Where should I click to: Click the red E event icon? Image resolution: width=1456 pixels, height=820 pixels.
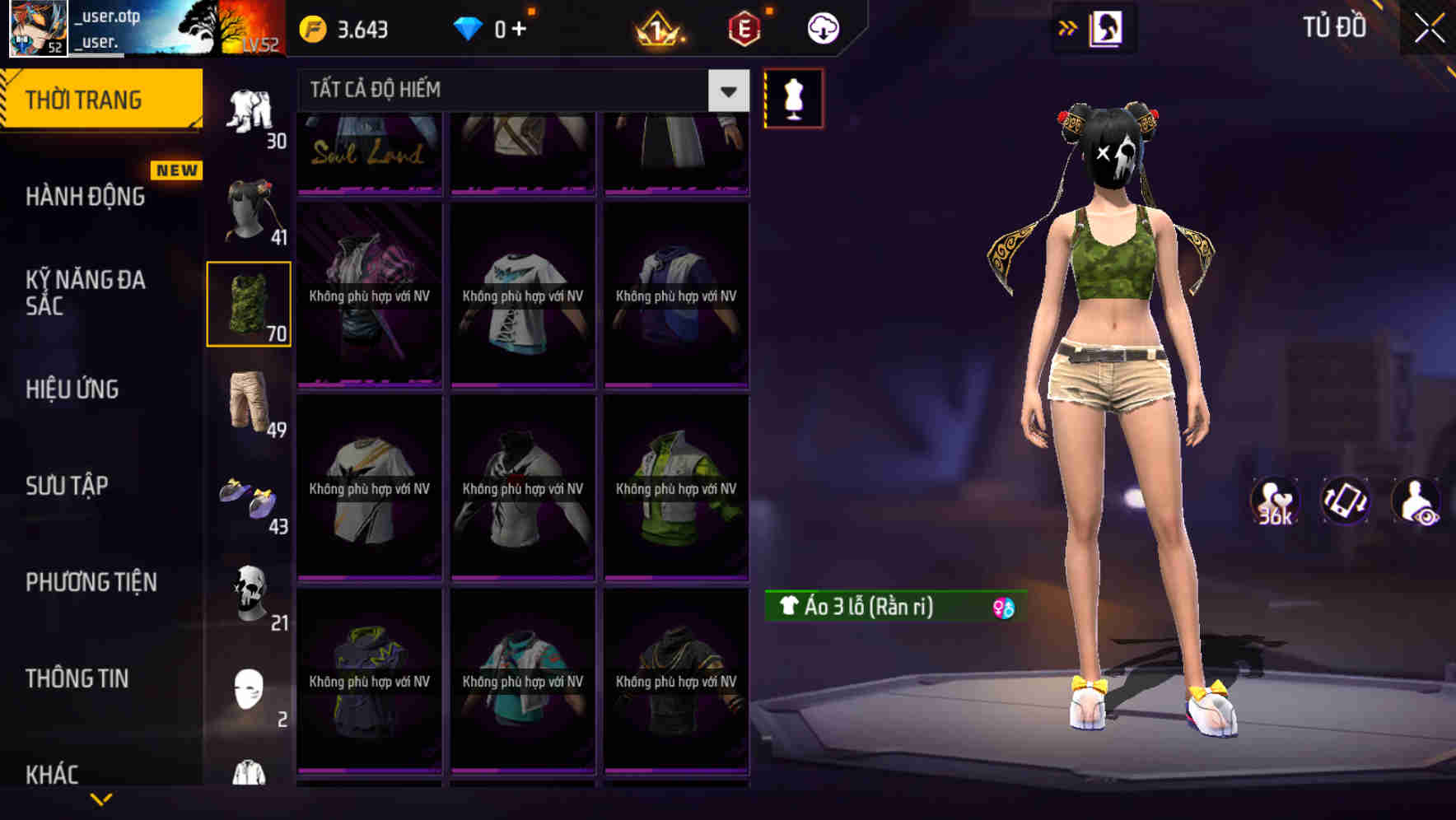(744, 30)
